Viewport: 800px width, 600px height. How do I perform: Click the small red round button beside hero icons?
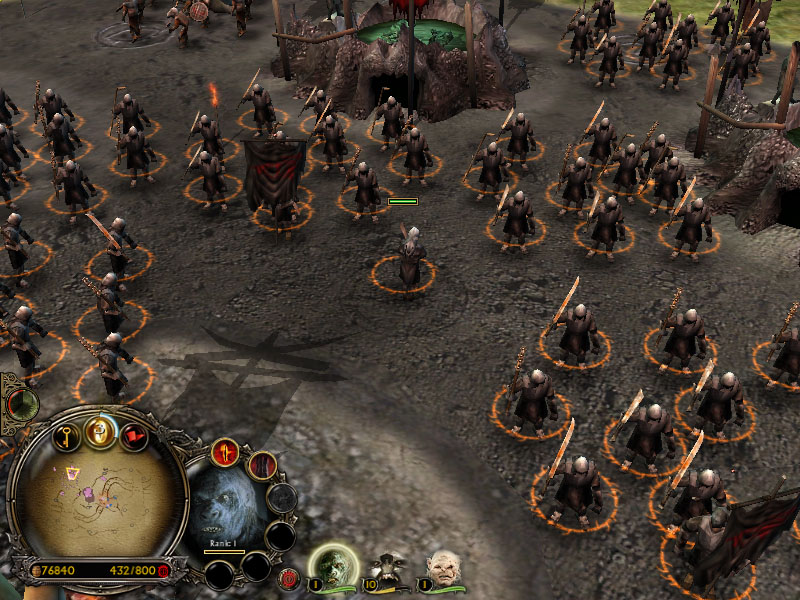tap(289, 578)
